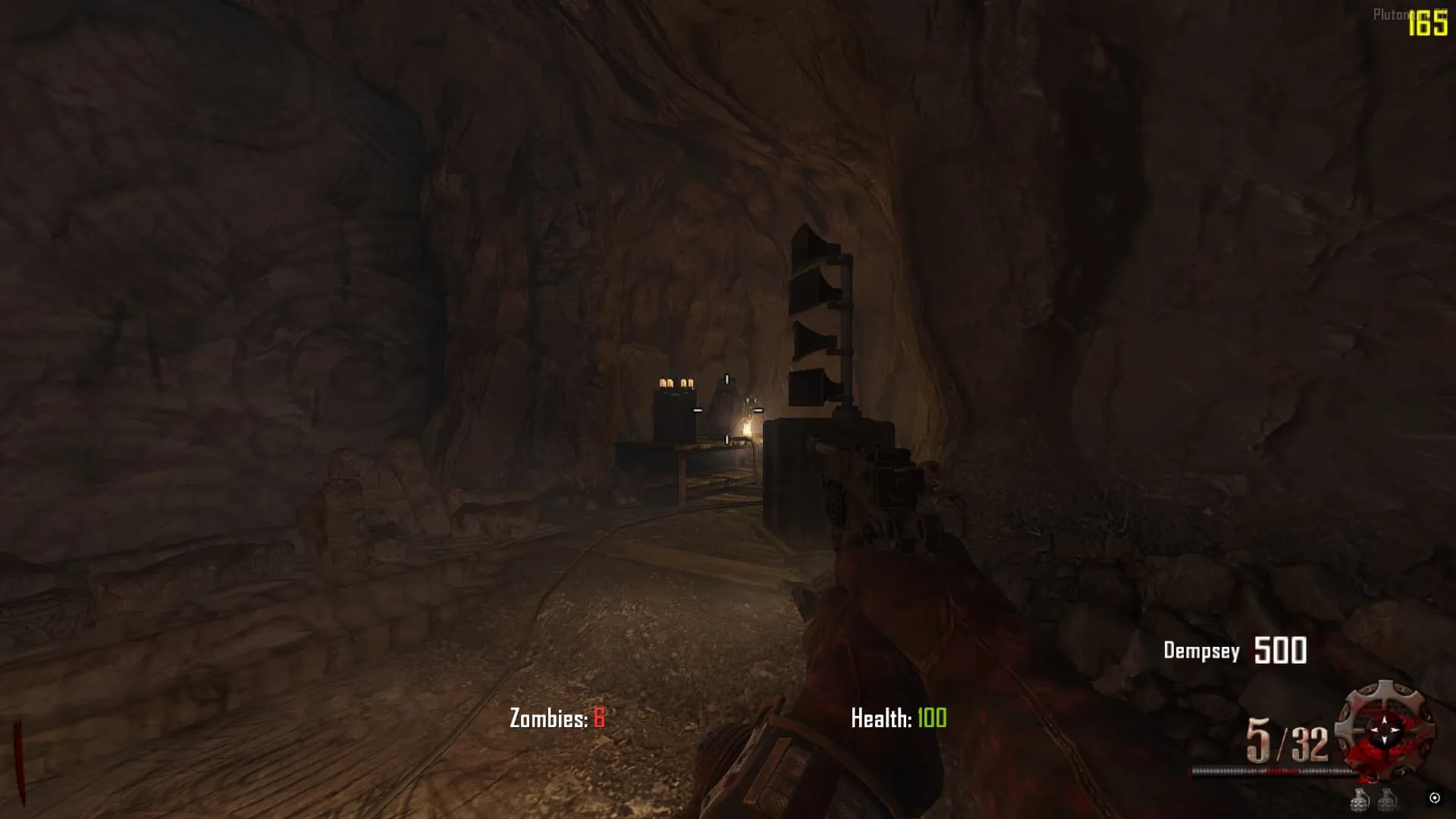Click the small circular target icon
This screenshot has width=1456, height=819.
(1434, 797)
